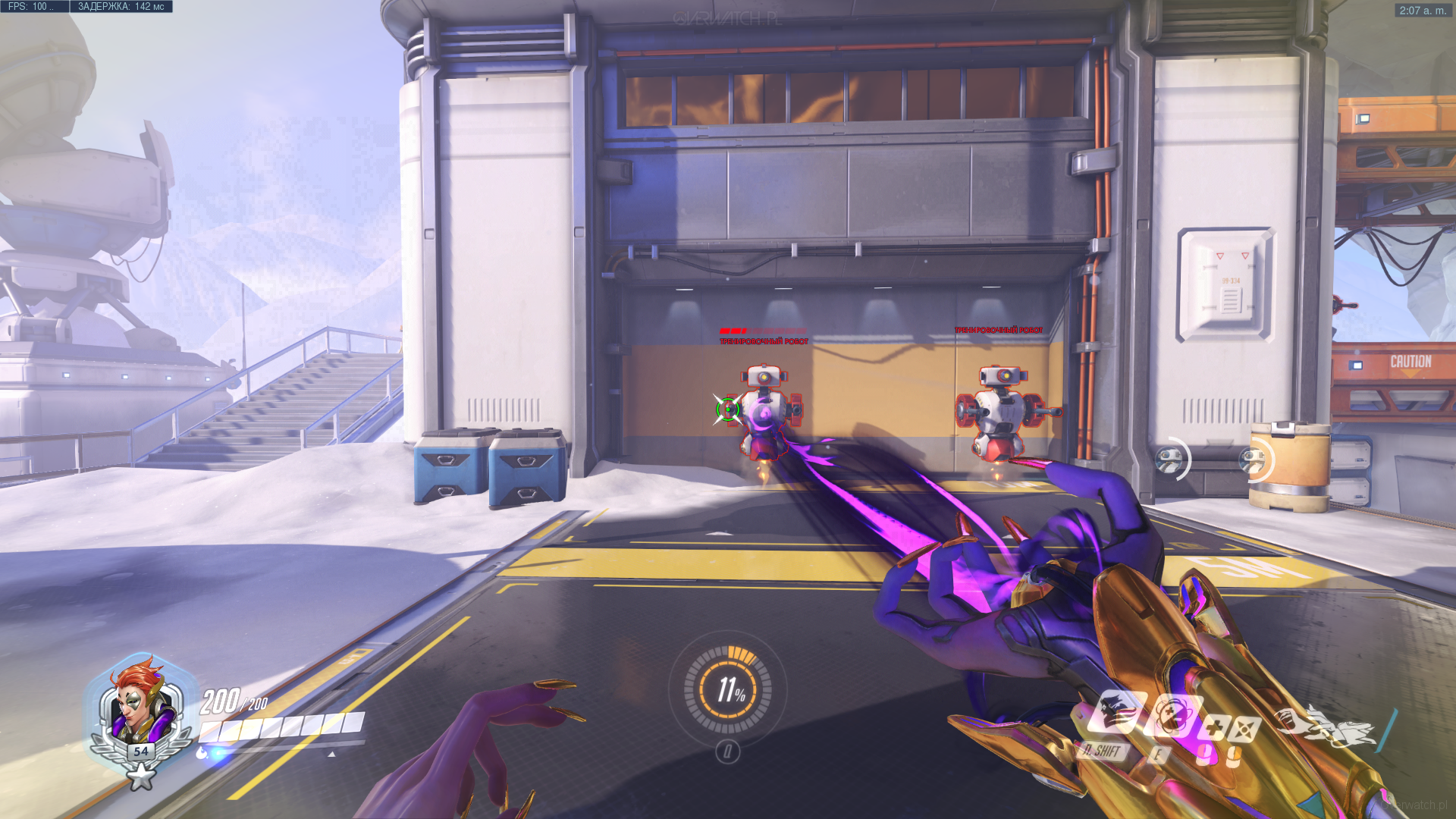Activate the Biotic Orb ability icon
1456x819 pixels.
(x=1172, y=717)
